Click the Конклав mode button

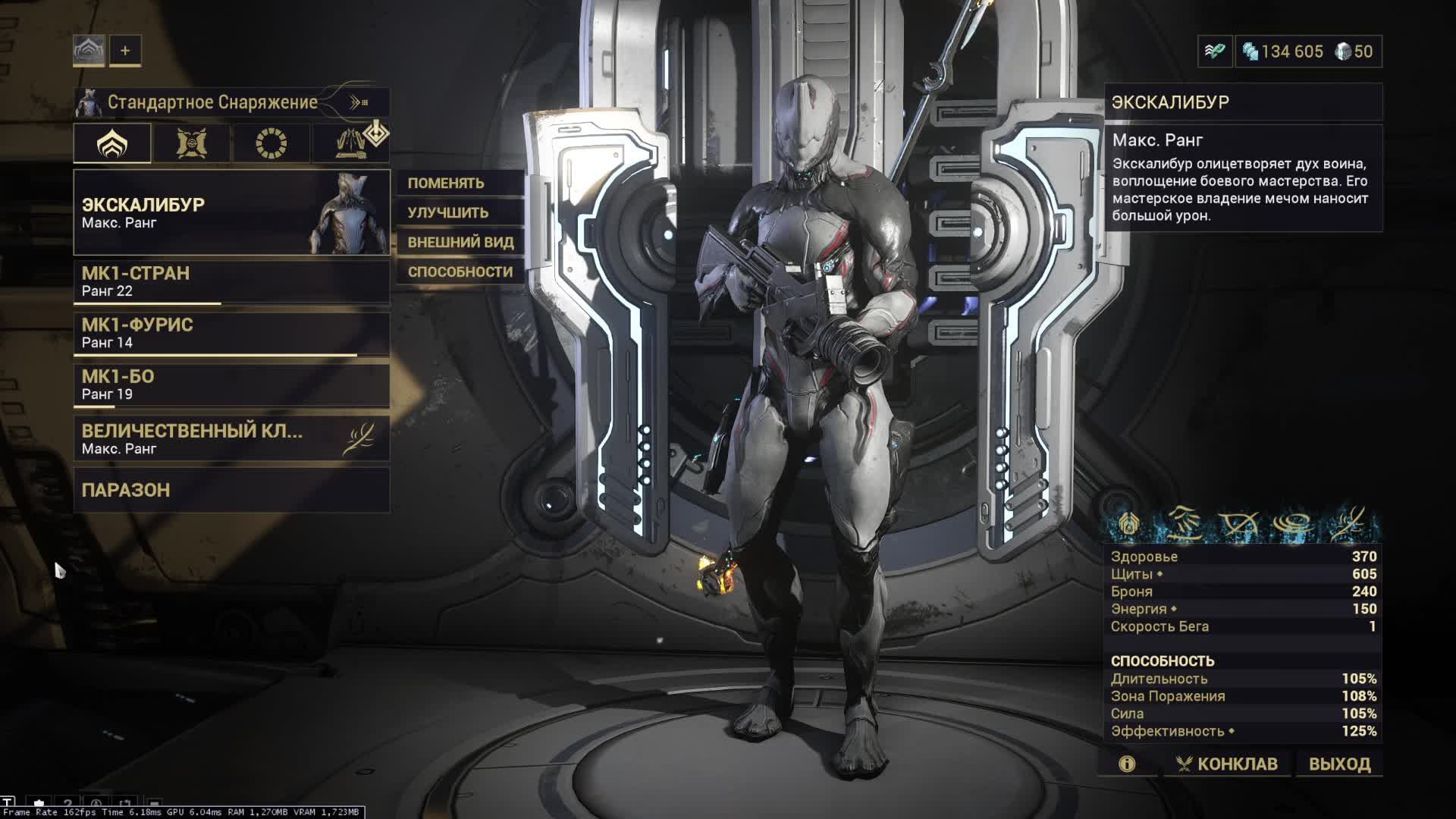[x=1227, y=764]
